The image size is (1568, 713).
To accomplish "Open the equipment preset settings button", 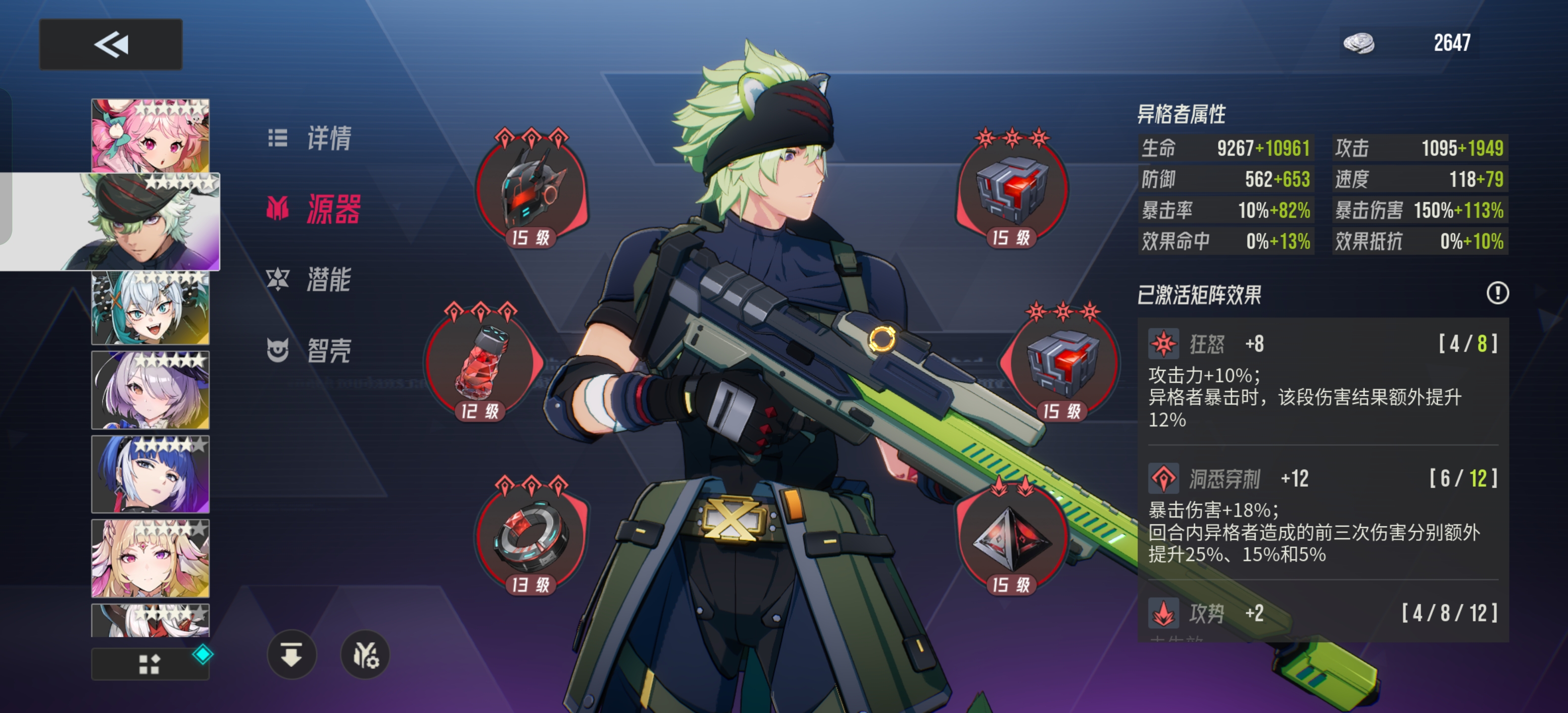I will pos(365,655).
